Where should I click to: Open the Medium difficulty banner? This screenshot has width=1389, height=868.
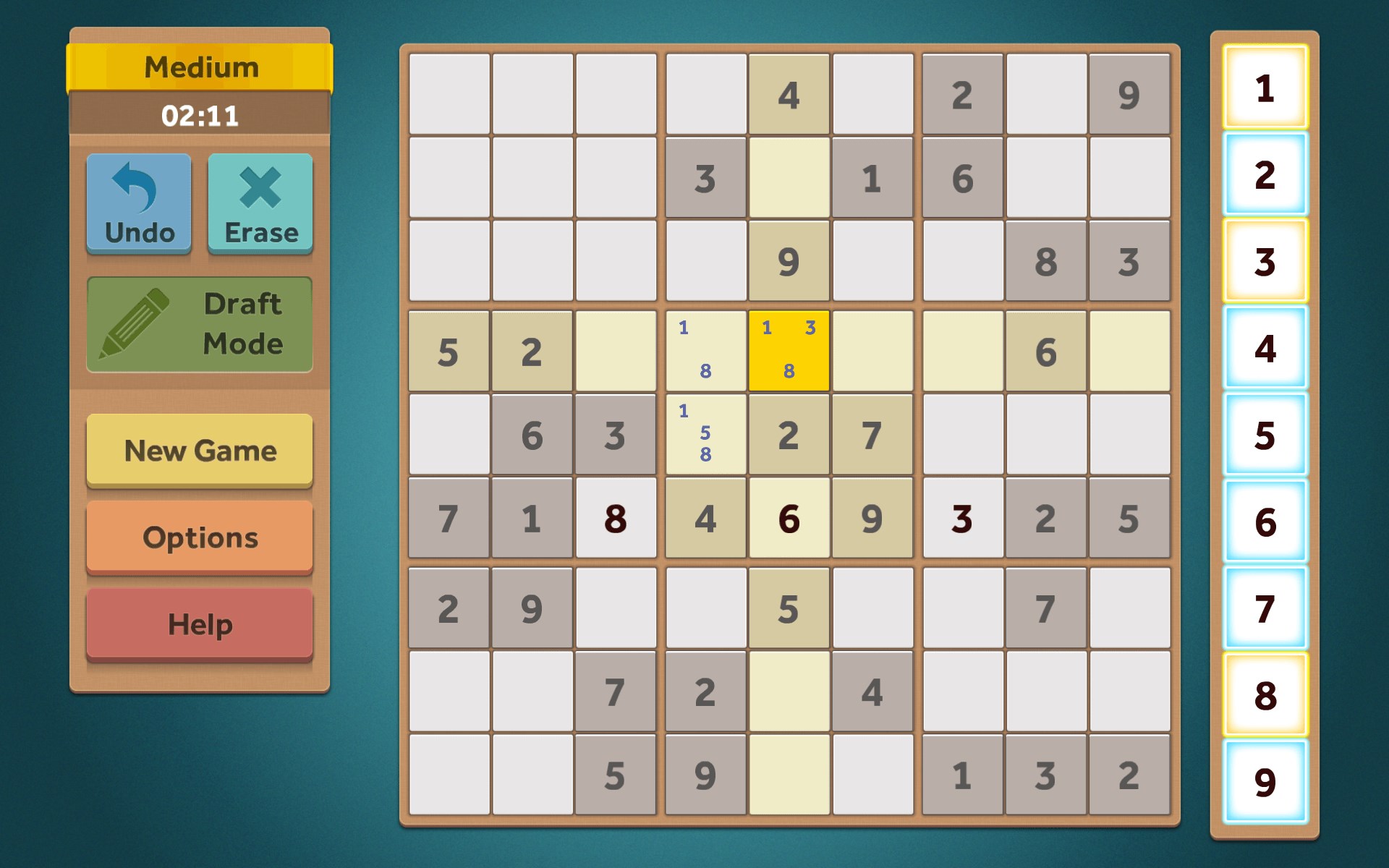(x=199, y=67)
